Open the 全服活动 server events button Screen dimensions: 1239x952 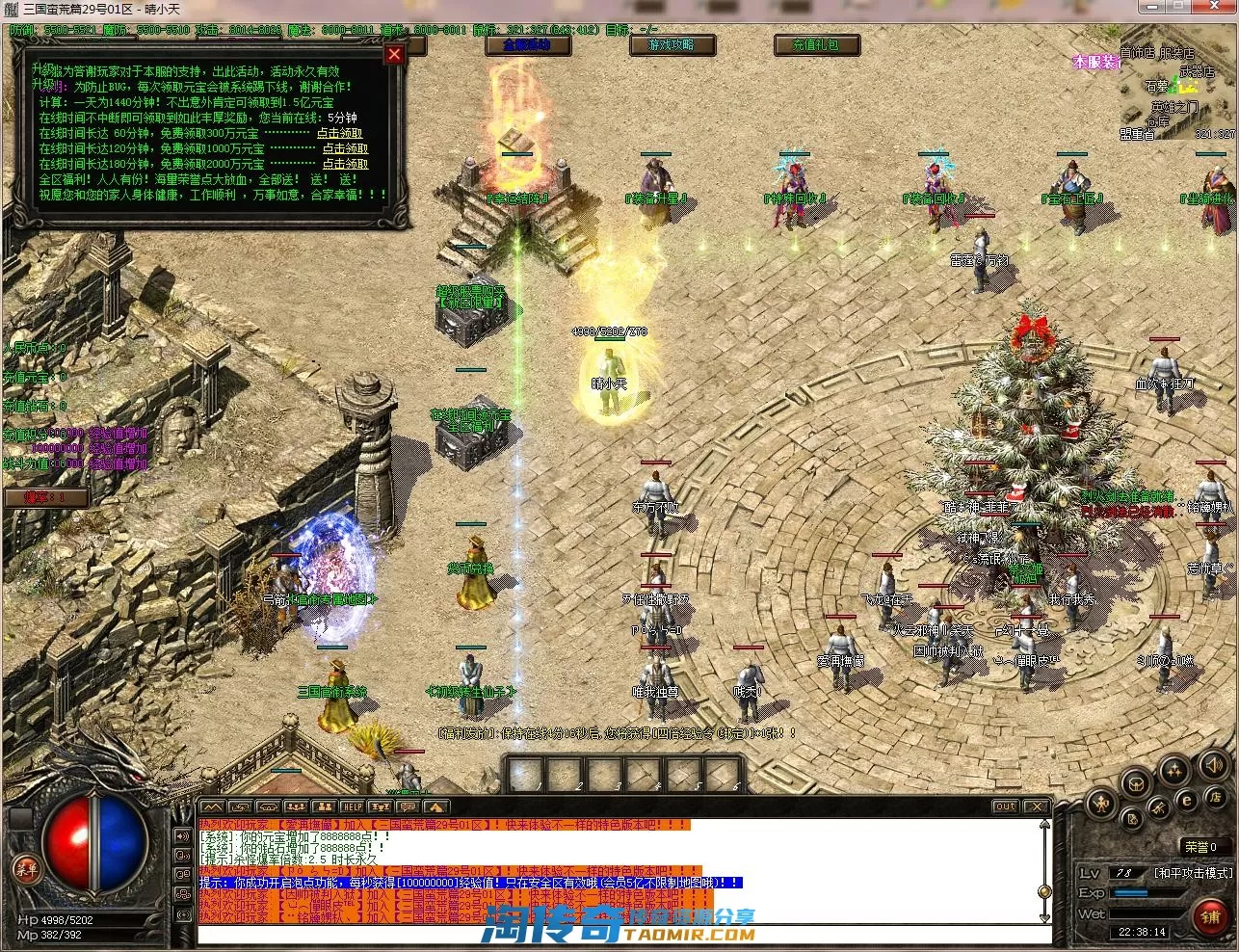(x=527, y=45)
